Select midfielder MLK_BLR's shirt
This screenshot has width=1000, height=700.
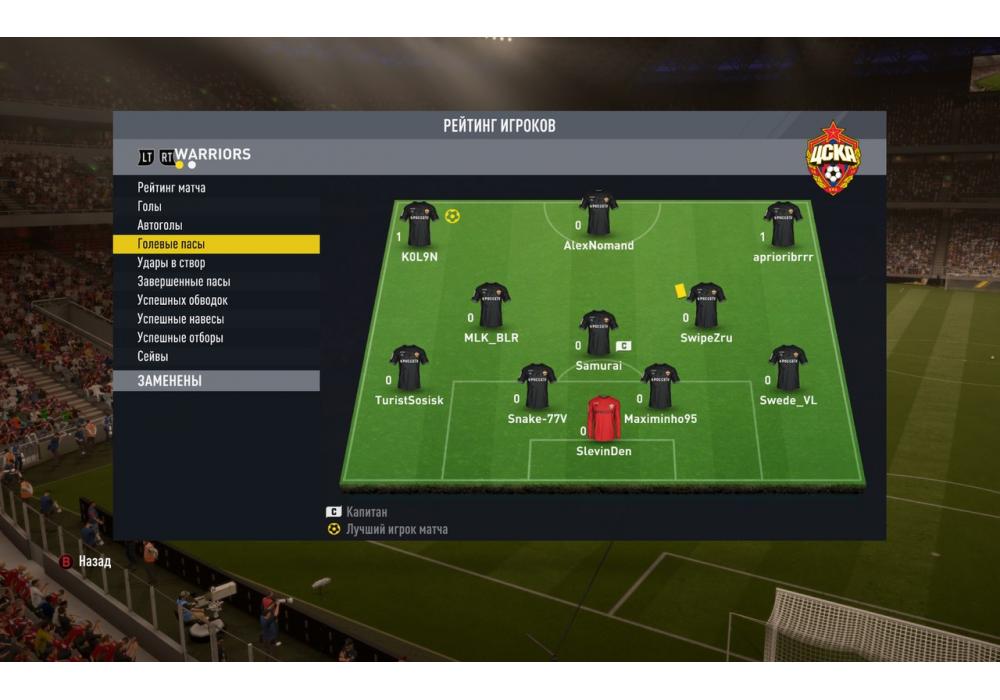pyautogui.click(x=491, y=305)
